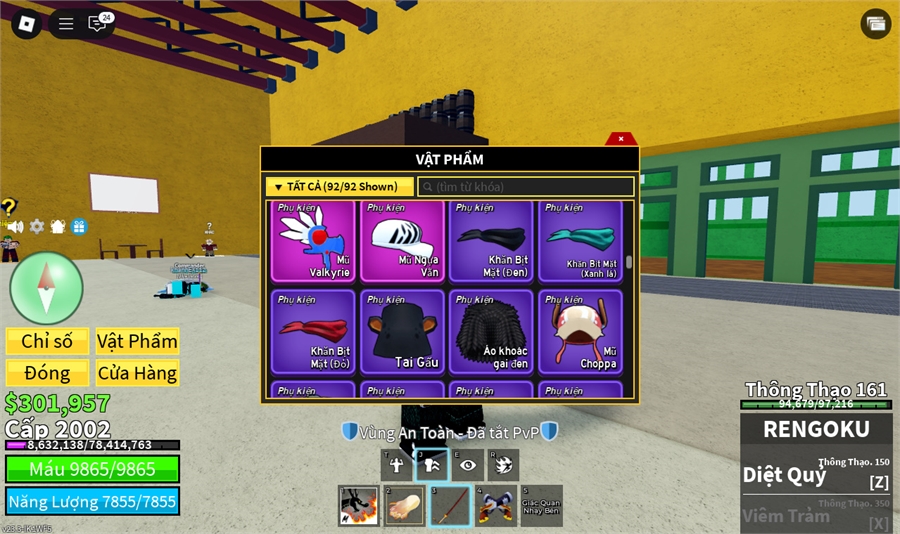Pick the green blindfold accessory
The height and width of the screenshot is (534, 900).
point(580,242)
